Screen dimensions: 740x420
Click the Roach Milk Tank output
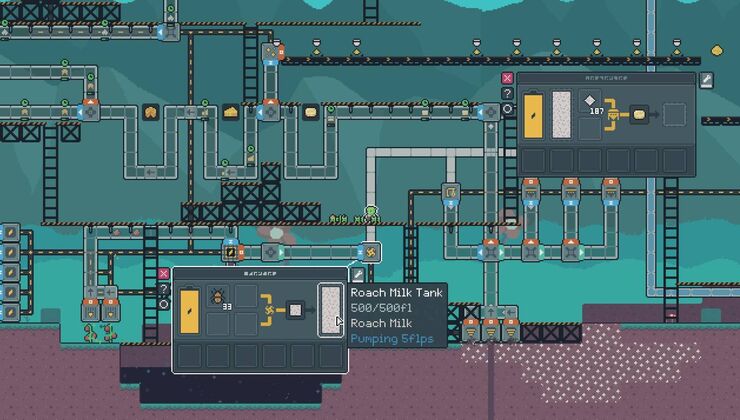pos(330,309)
